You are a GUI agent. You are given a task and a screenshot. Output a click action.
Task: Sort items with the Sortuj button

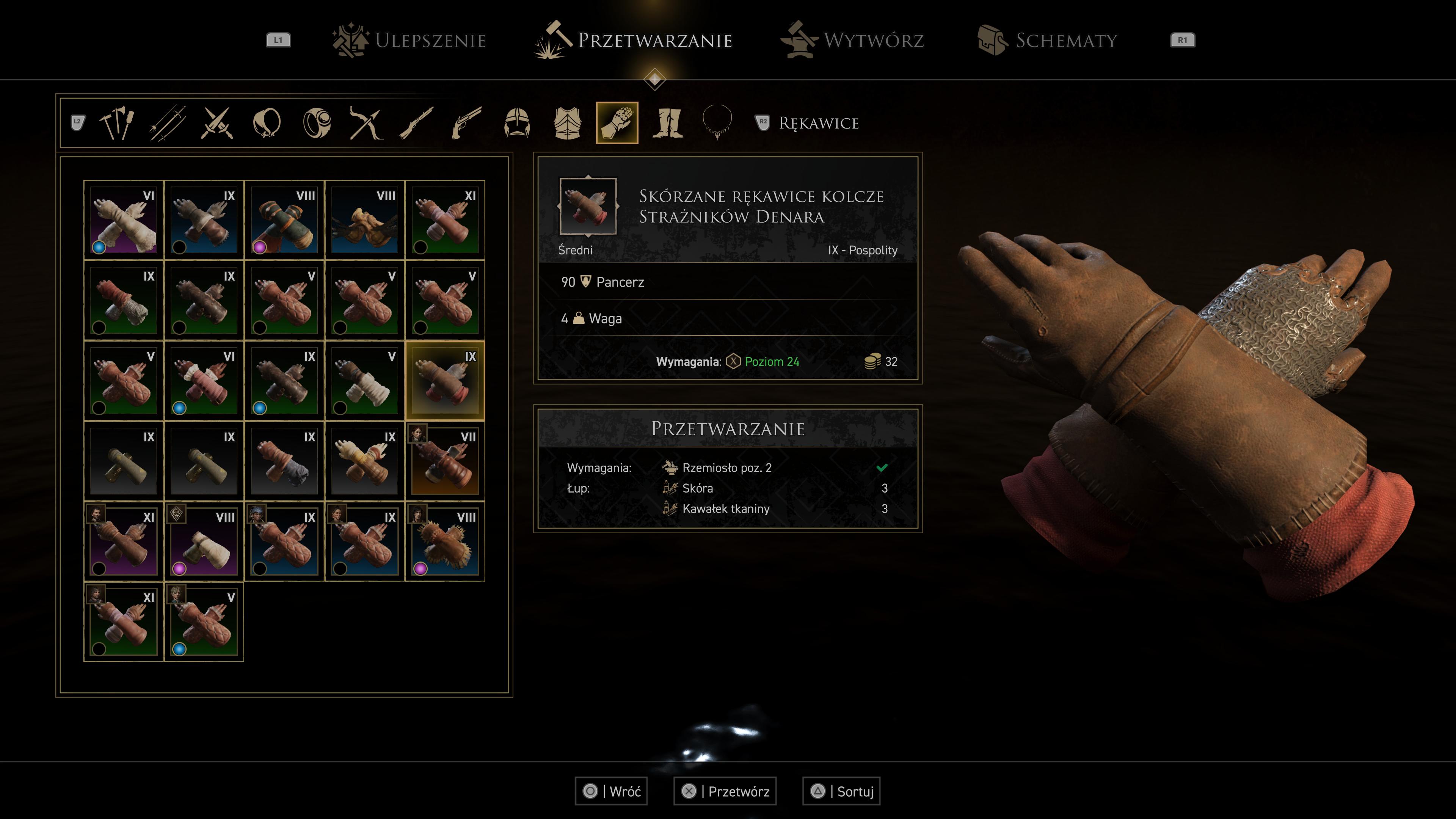pos(842,791)
